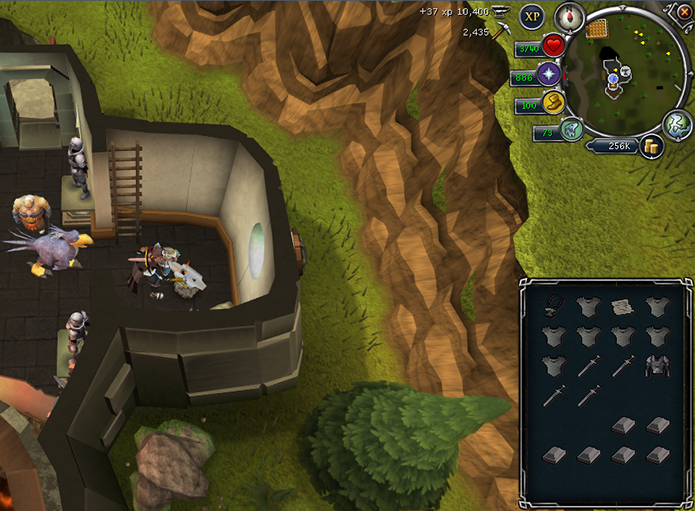Click the dark armoured platebody inventory slot
Viewport: 695px width, 511px height.
(x=655, y=367)
